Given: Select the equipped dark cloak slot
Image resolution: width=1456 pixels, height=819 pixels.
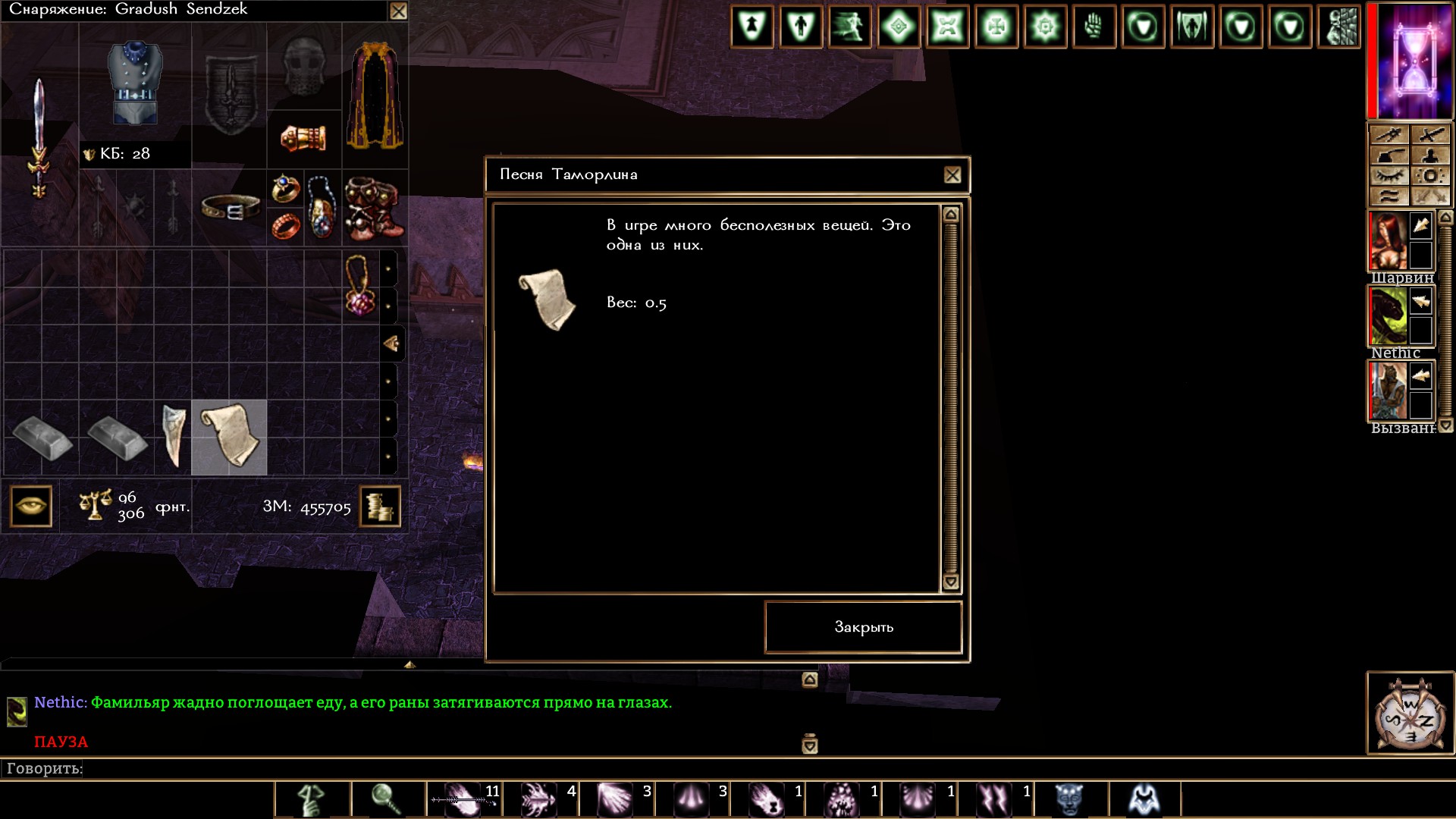Looking at the screenshot, I should point(375,95).
